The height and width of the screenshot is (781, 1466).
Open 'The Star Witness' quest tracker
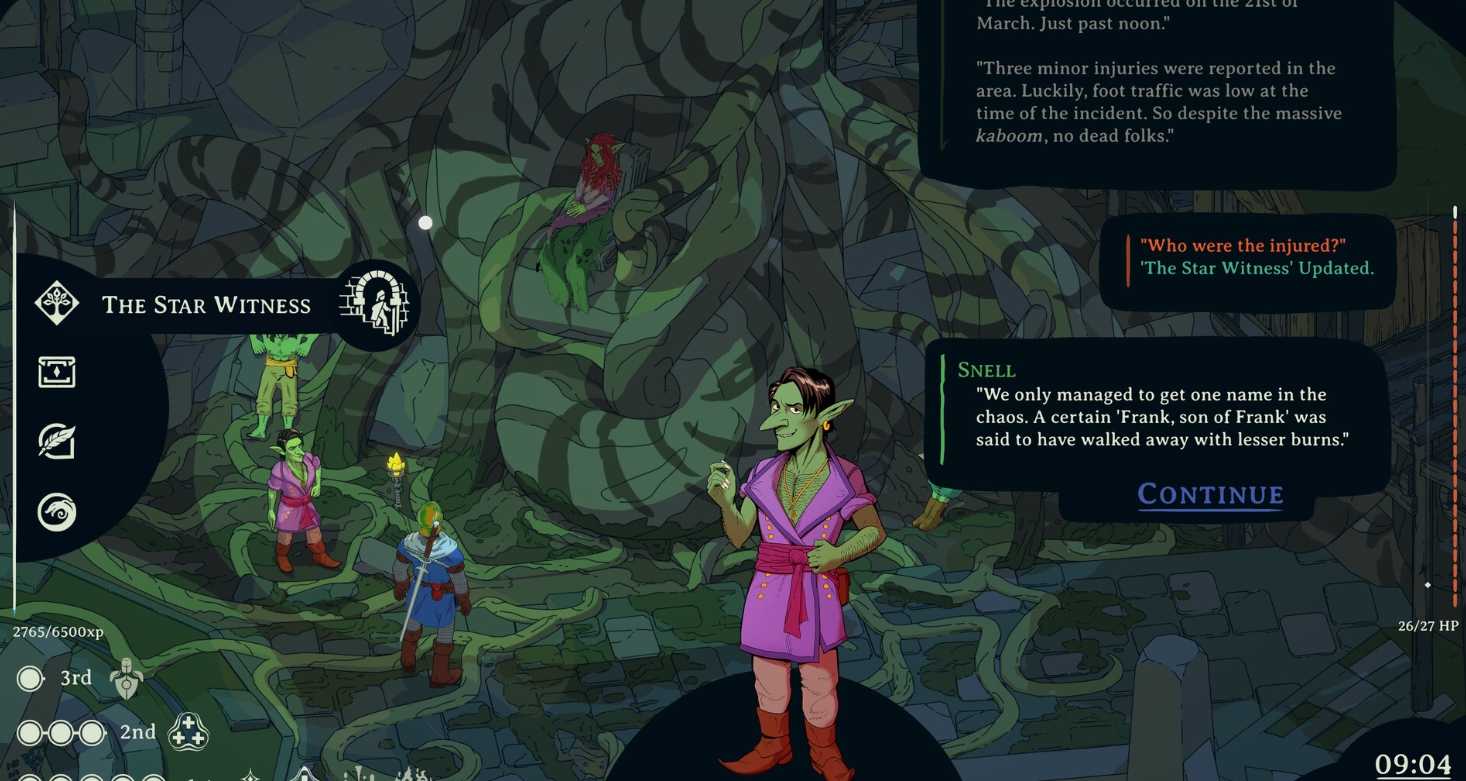click(206, 306)
